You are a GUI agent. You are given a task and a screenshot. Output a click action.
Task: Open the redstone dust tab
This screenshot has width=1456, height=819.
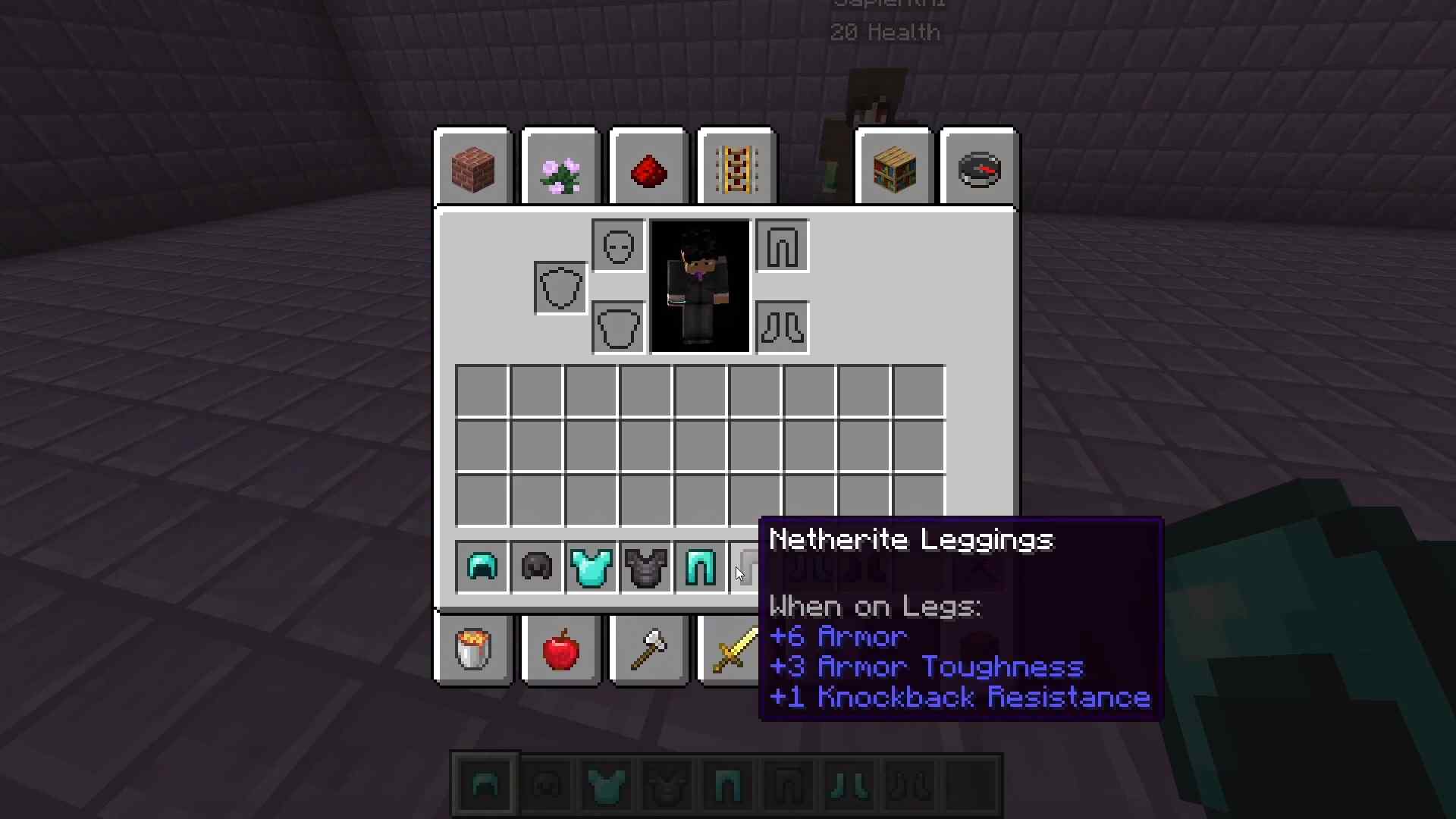tap(648, 167)
